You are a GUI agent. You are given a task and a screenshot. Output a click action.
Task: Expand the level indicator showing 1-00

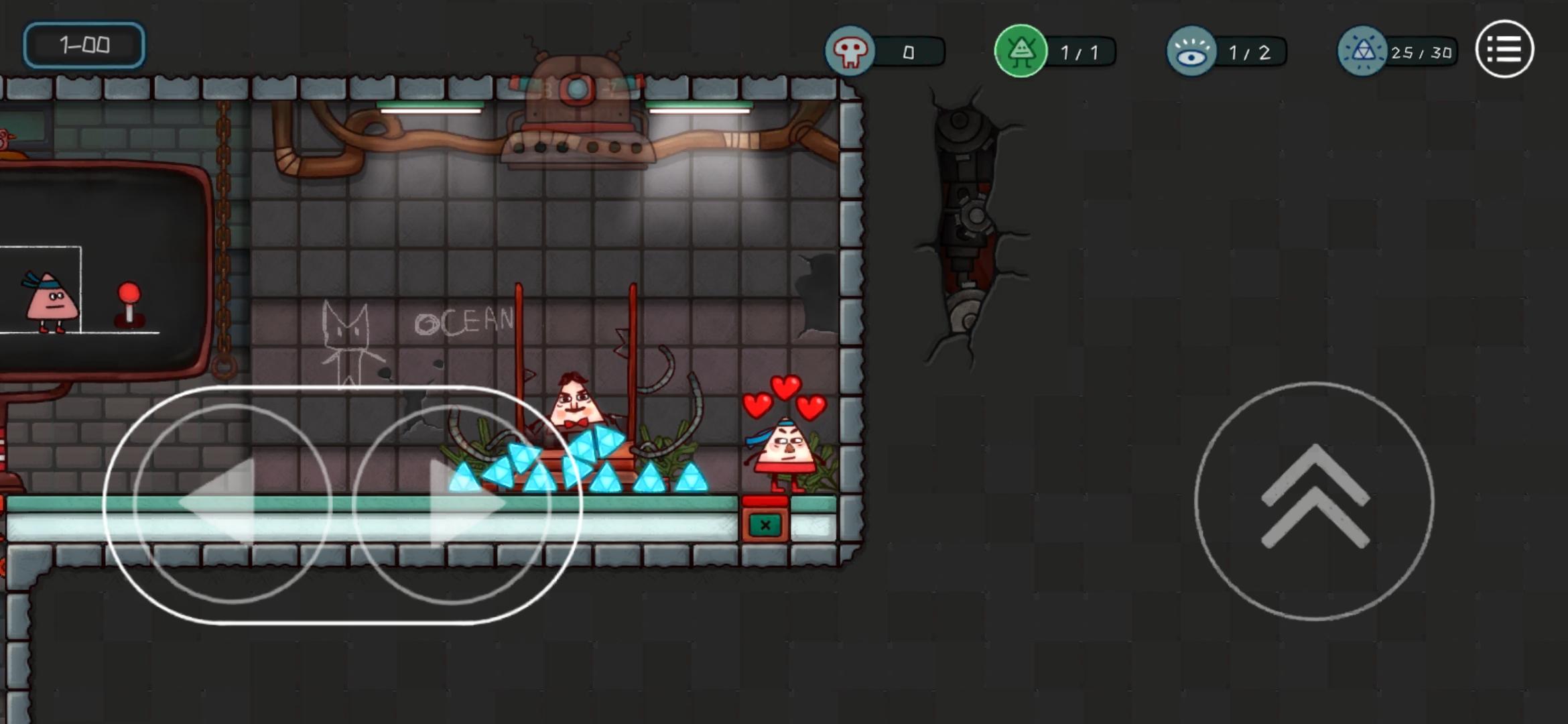[x=84, y=45]
